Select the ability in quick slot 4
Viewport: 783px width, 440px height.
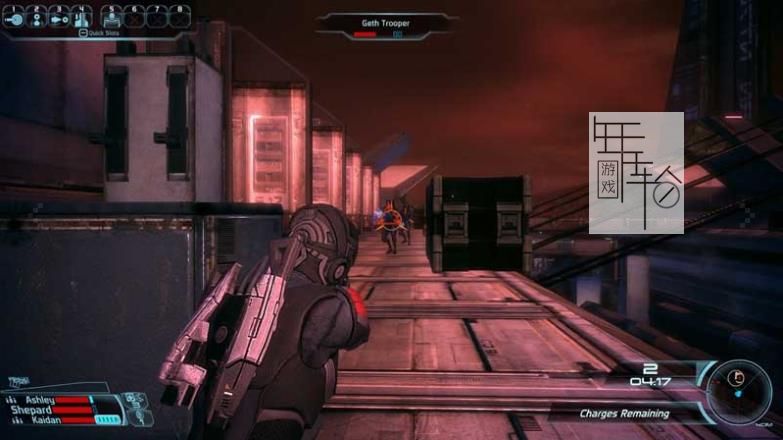pos(82,18)
